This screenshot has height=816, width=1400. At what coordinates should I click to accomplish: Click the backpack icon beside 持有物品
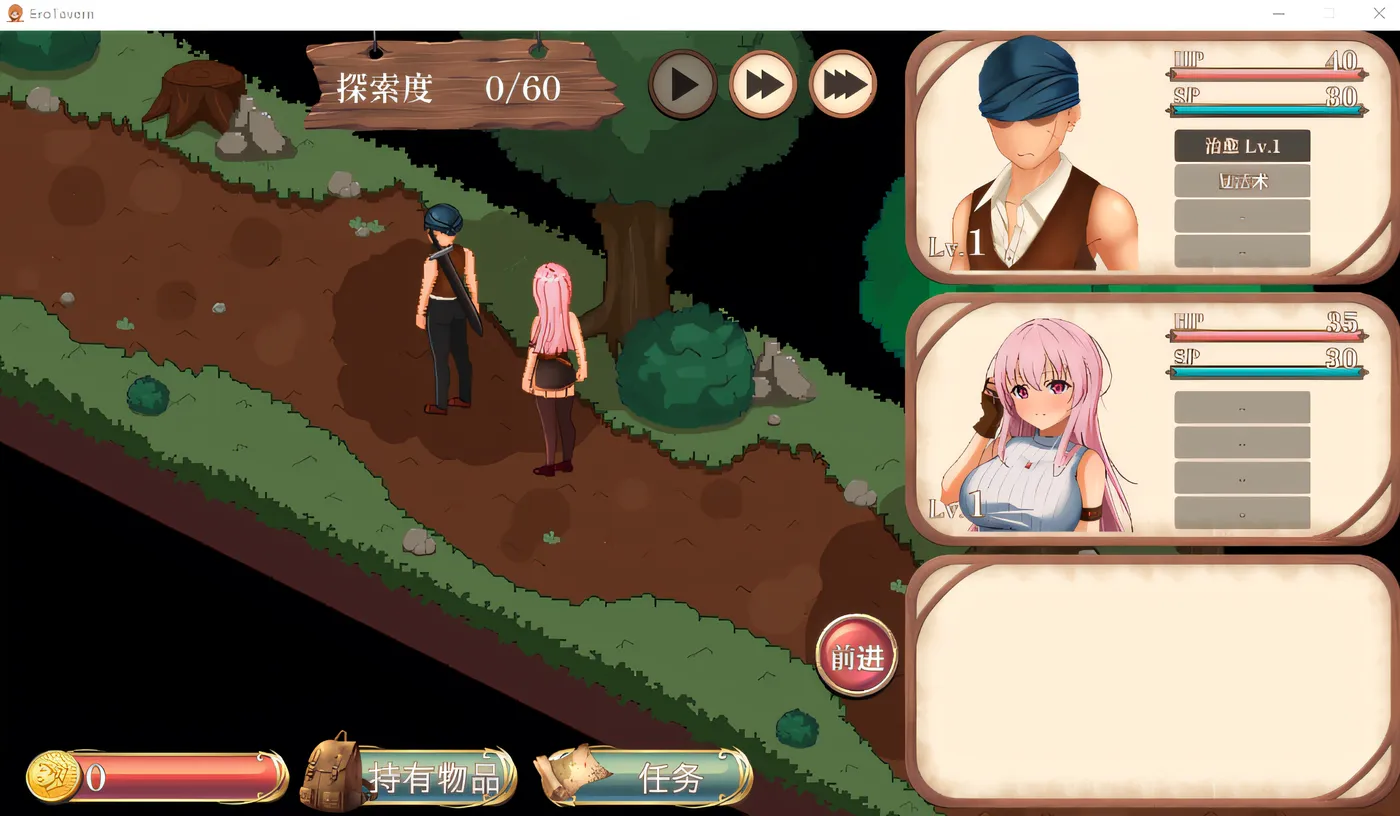[330, 777]
